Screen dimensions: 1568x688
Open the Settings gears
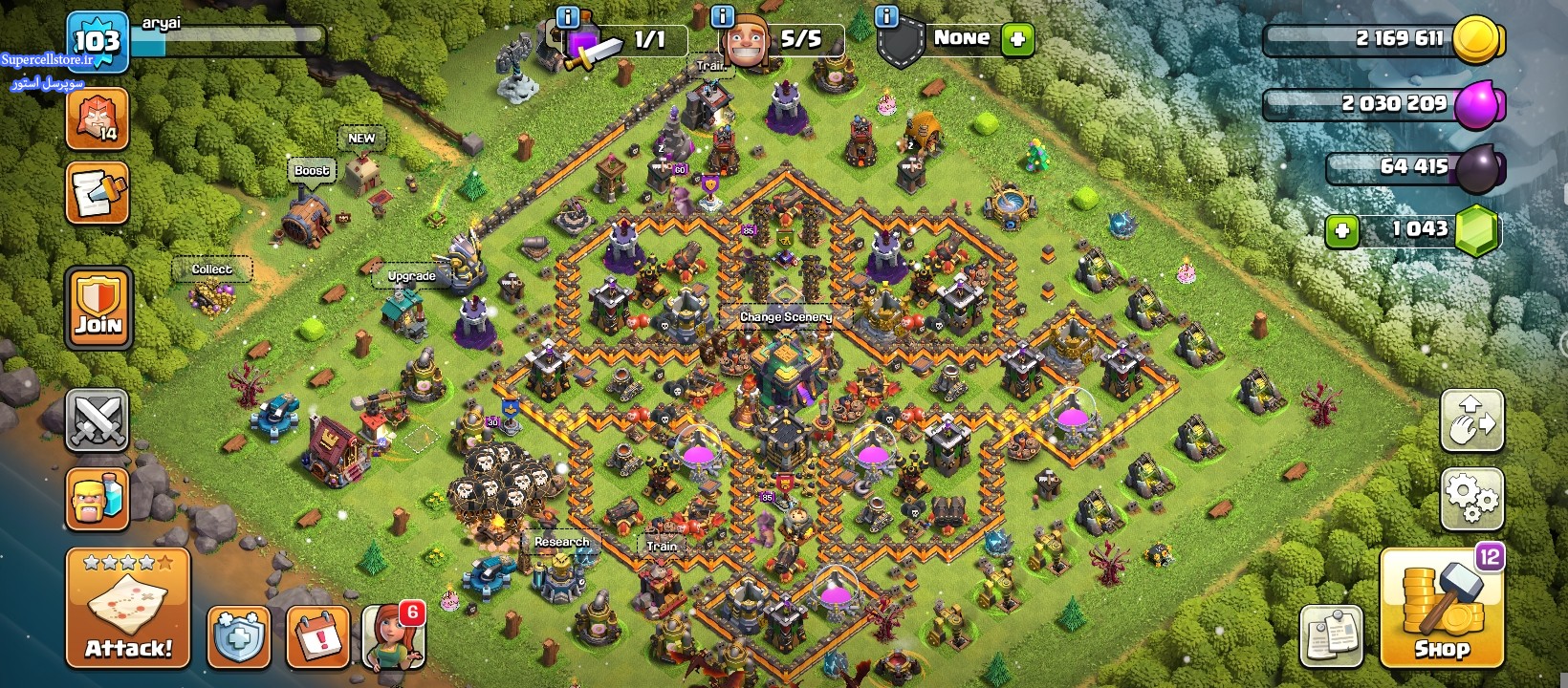pyautogui.click(x=1471, y=498)
